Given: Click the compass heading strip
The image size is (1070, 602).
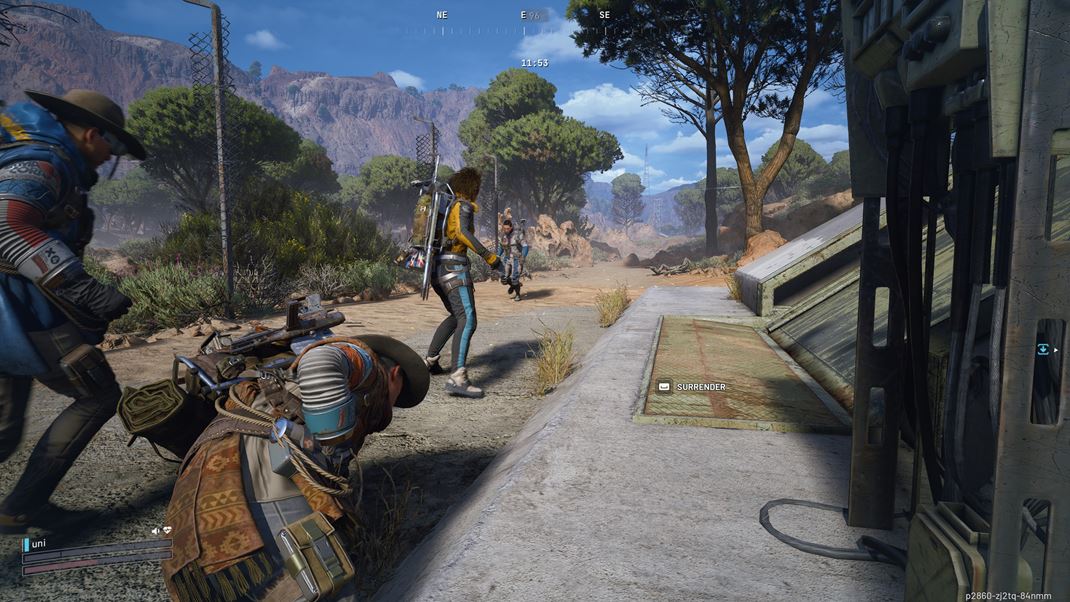Looking at the screenshot, I should (522, 30).
